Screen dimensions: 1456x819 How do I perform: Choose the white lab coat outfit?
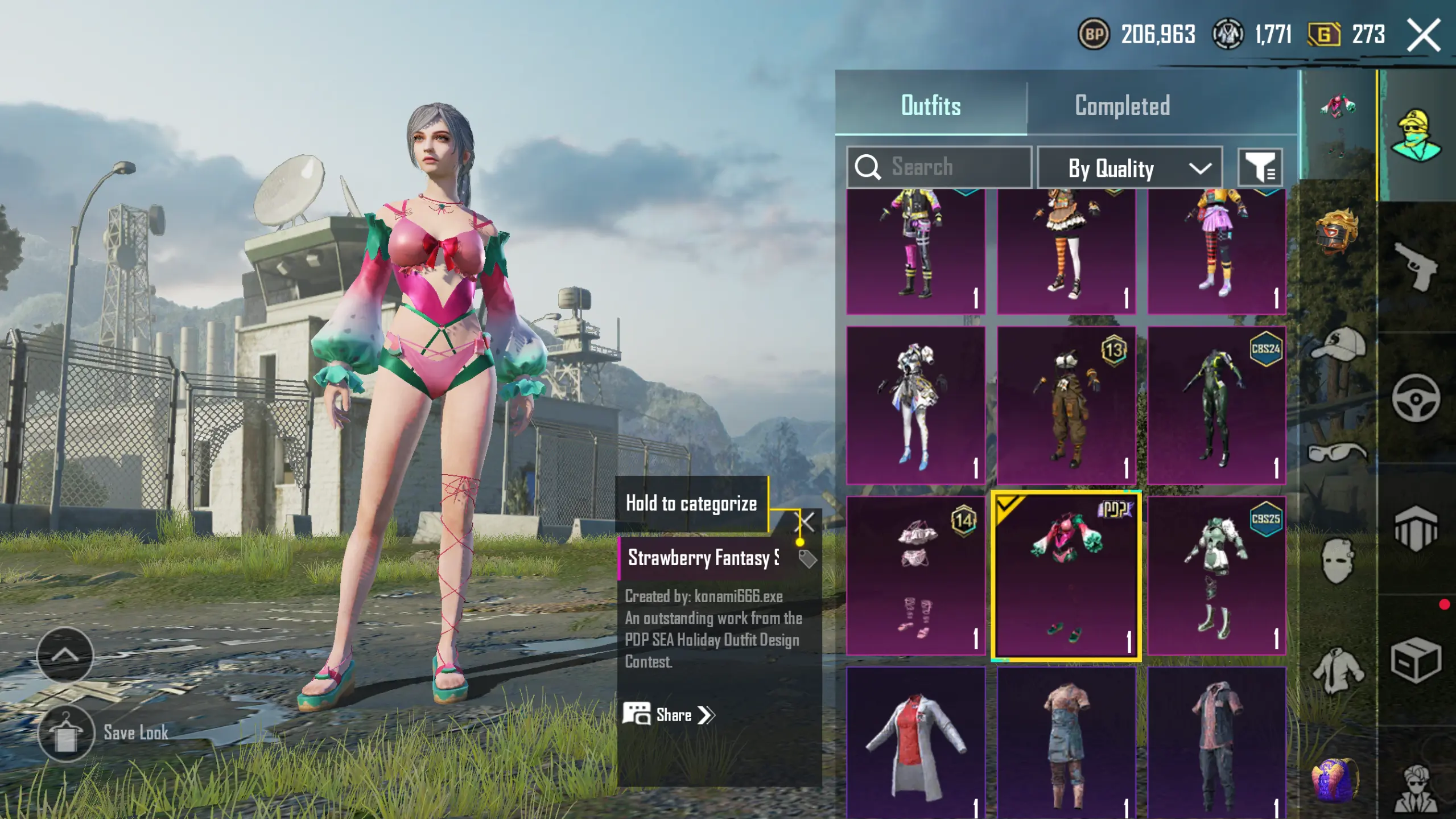915,743
